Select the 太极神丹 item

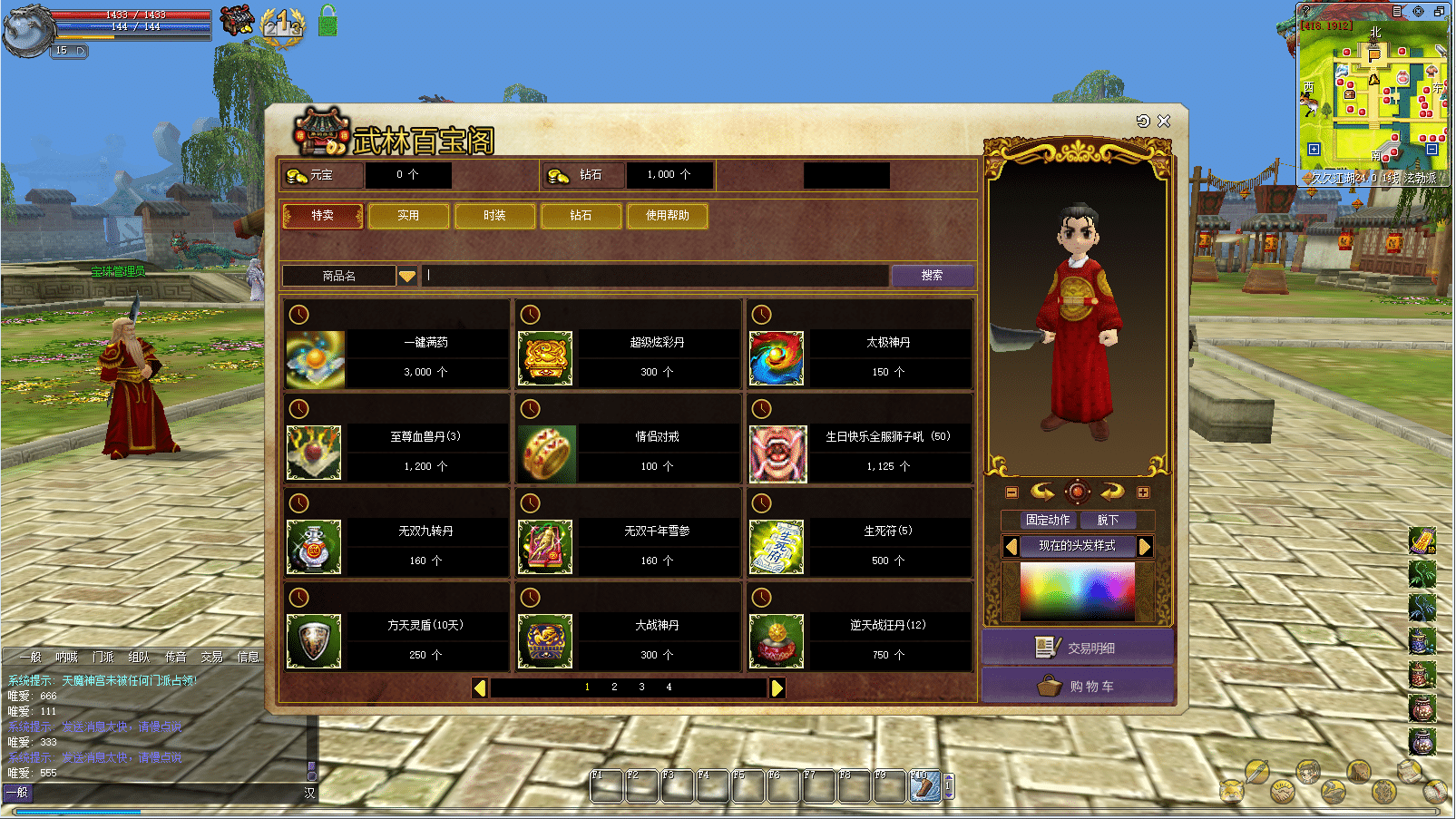tap(777, 359)
